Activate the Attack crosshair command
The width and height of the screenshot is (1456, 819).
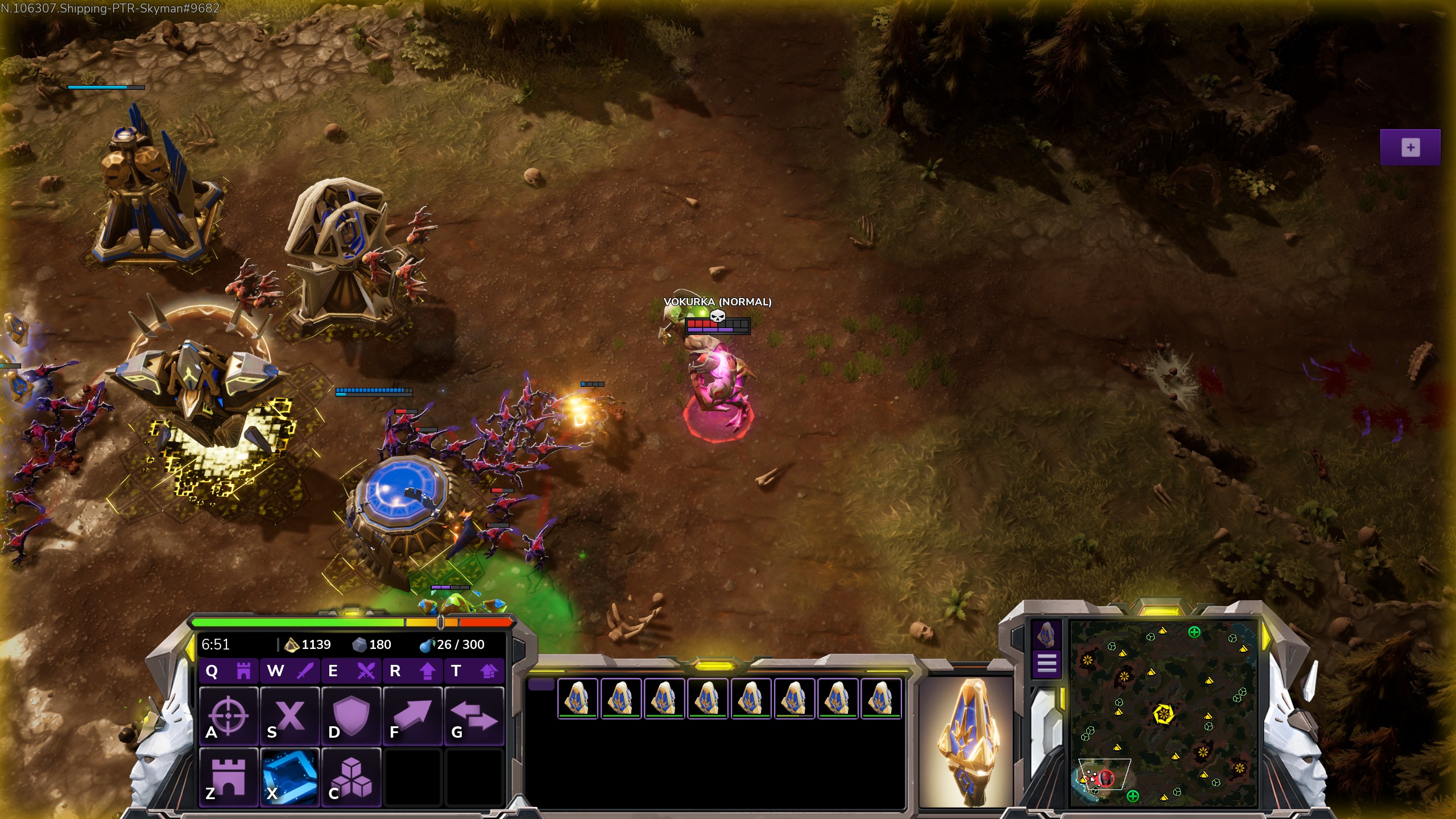[x=229, y=715]
